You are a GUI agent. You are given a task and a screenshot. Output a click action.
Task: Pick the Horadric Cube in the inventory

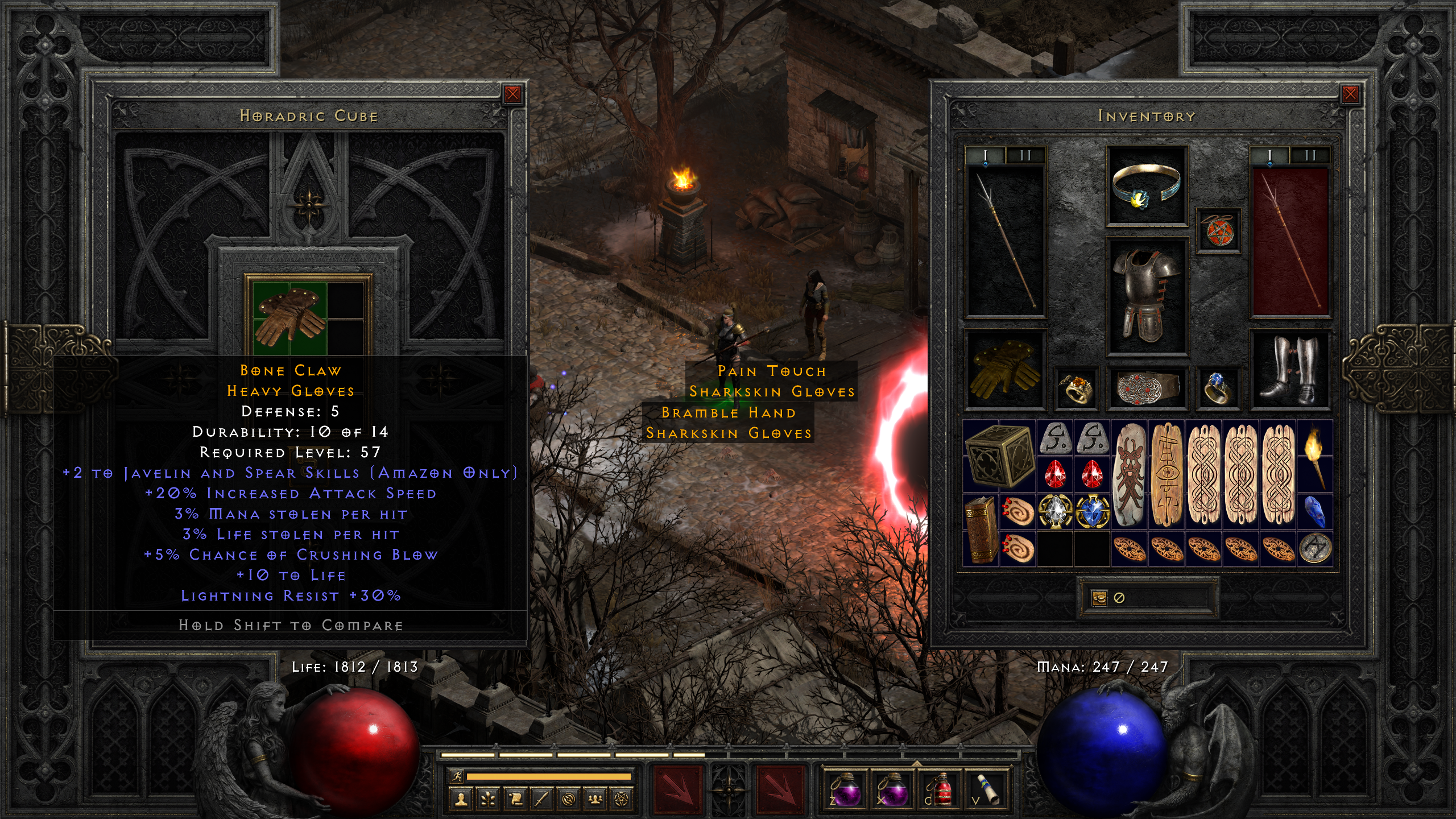tap(999, 457)
